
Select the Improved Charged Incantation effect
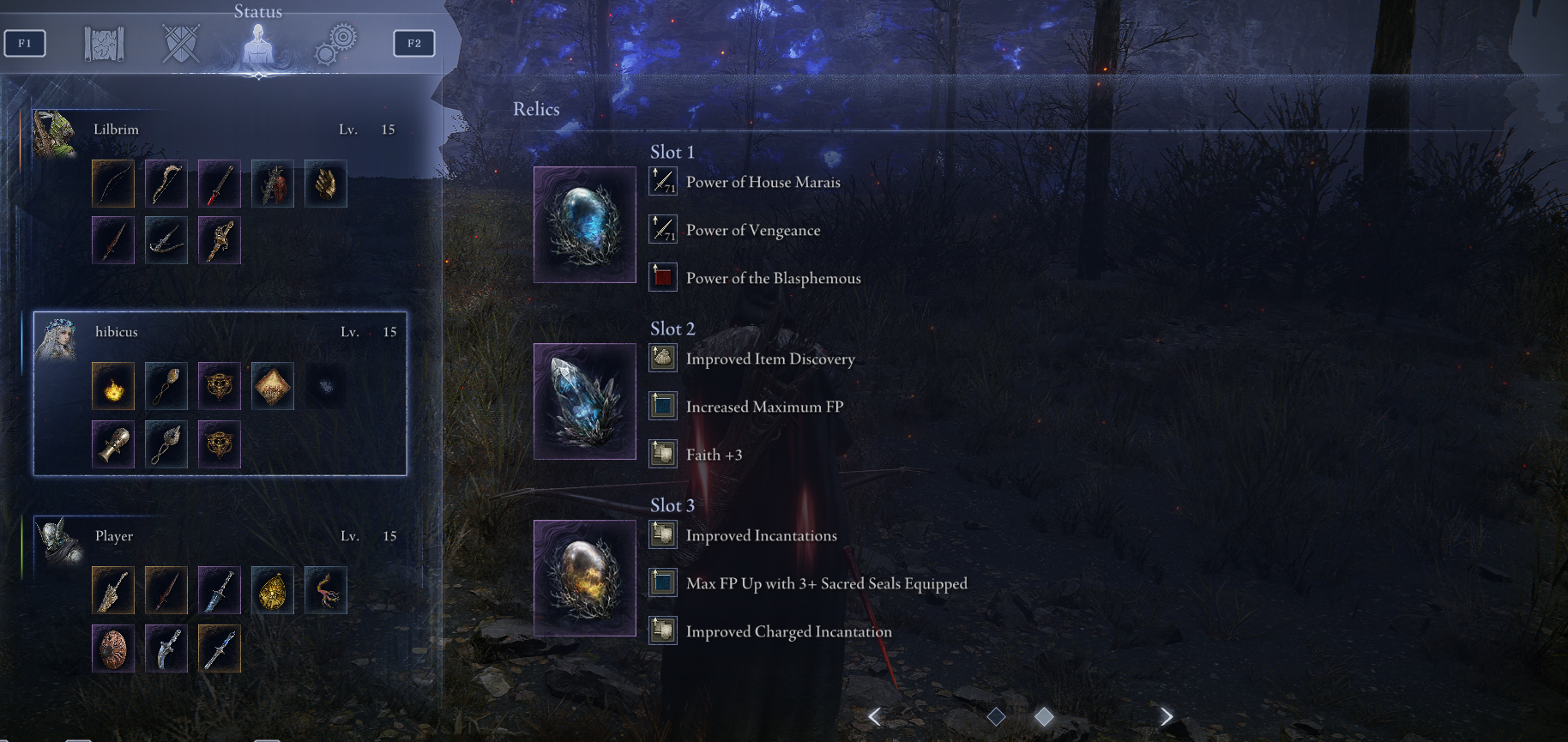click(788, 631)
